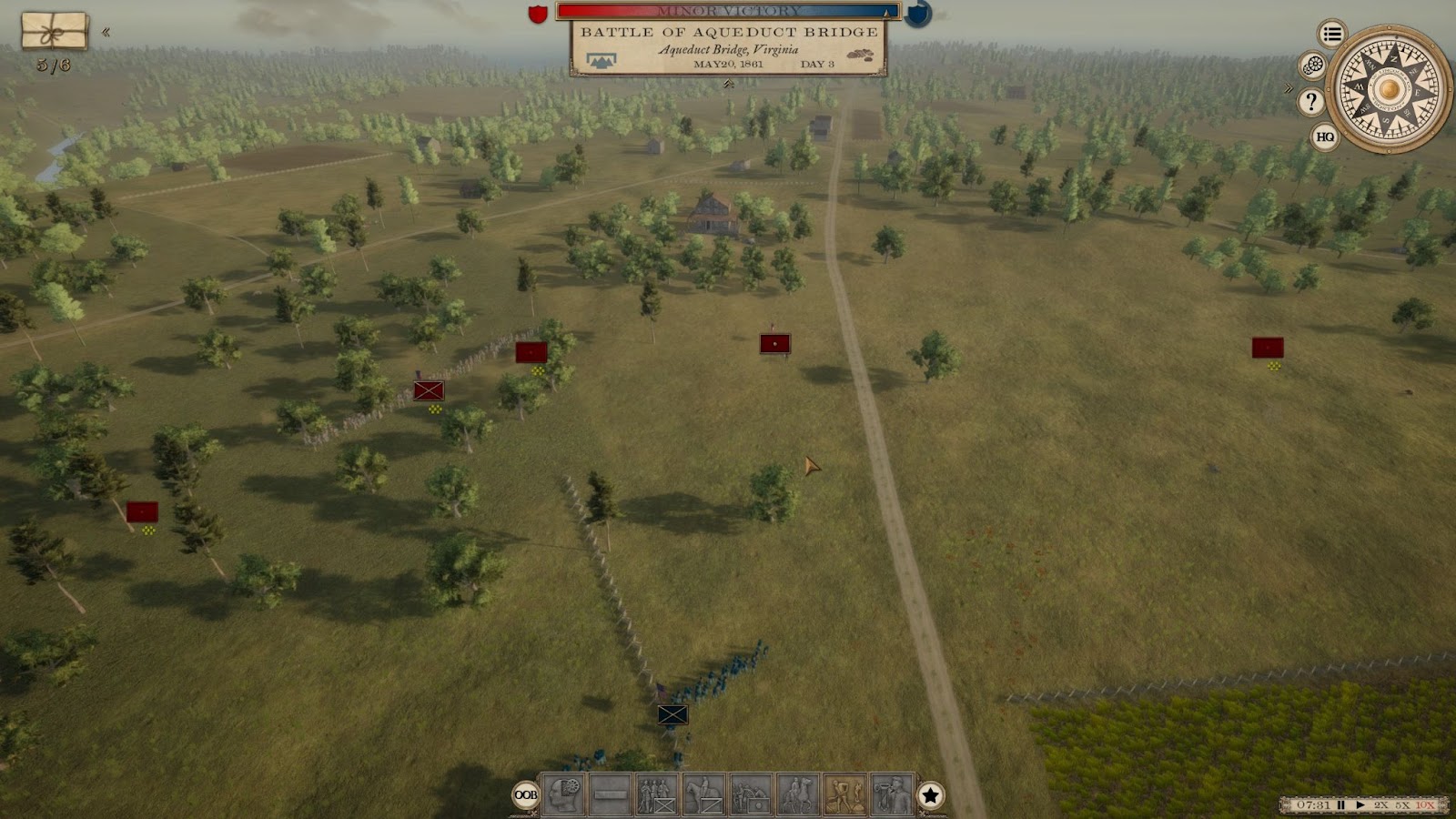This screenshot has height=819, width=1456.
Task: Choose the infantry units toolbar button
Action: [657, 794]
